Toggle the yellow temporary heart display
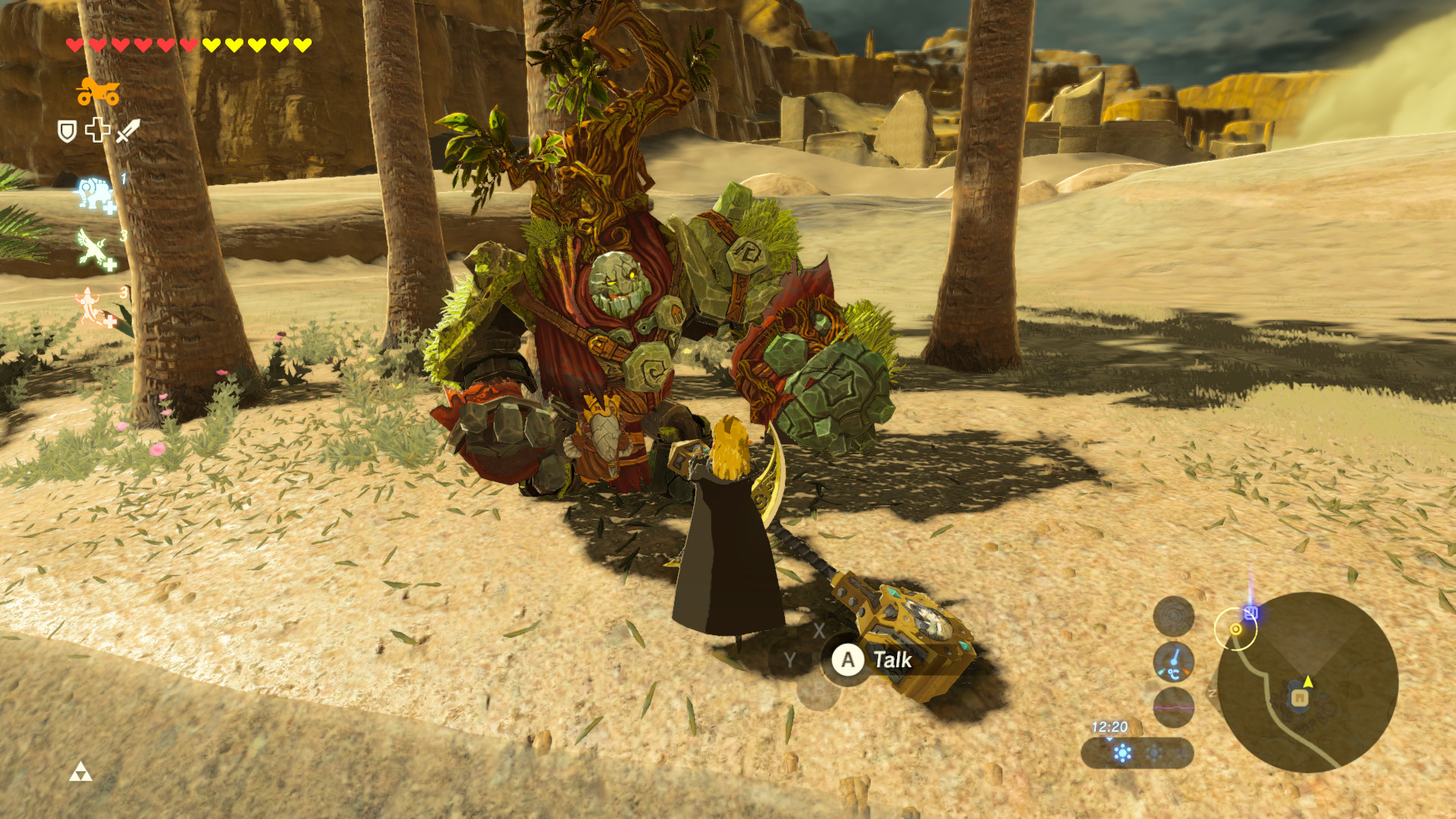This screenshot has width=1456, height=819. (x=256, y=43)
